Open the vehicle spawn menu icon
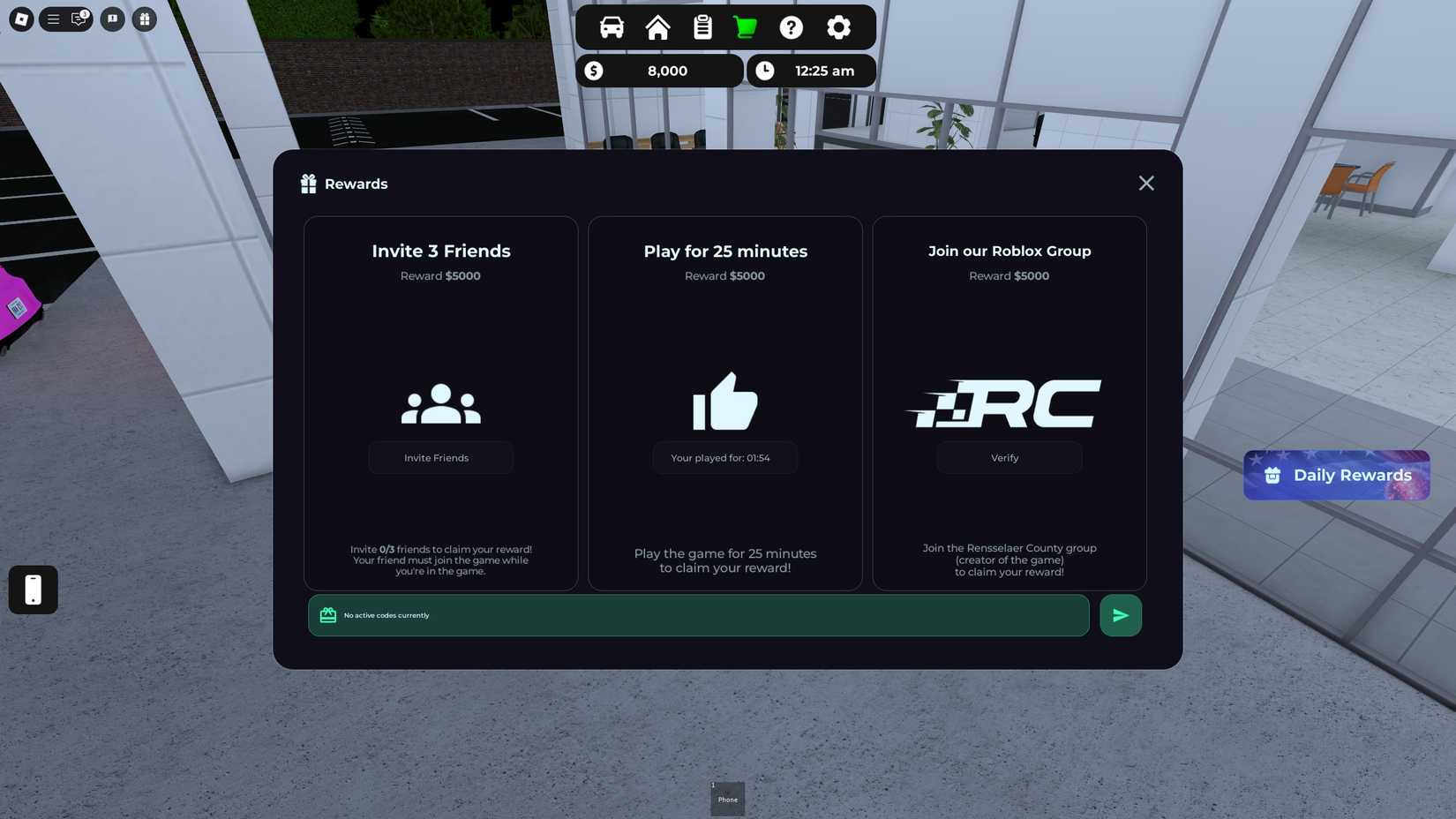This screenshot has height=819, width=1456. point(611,27)
